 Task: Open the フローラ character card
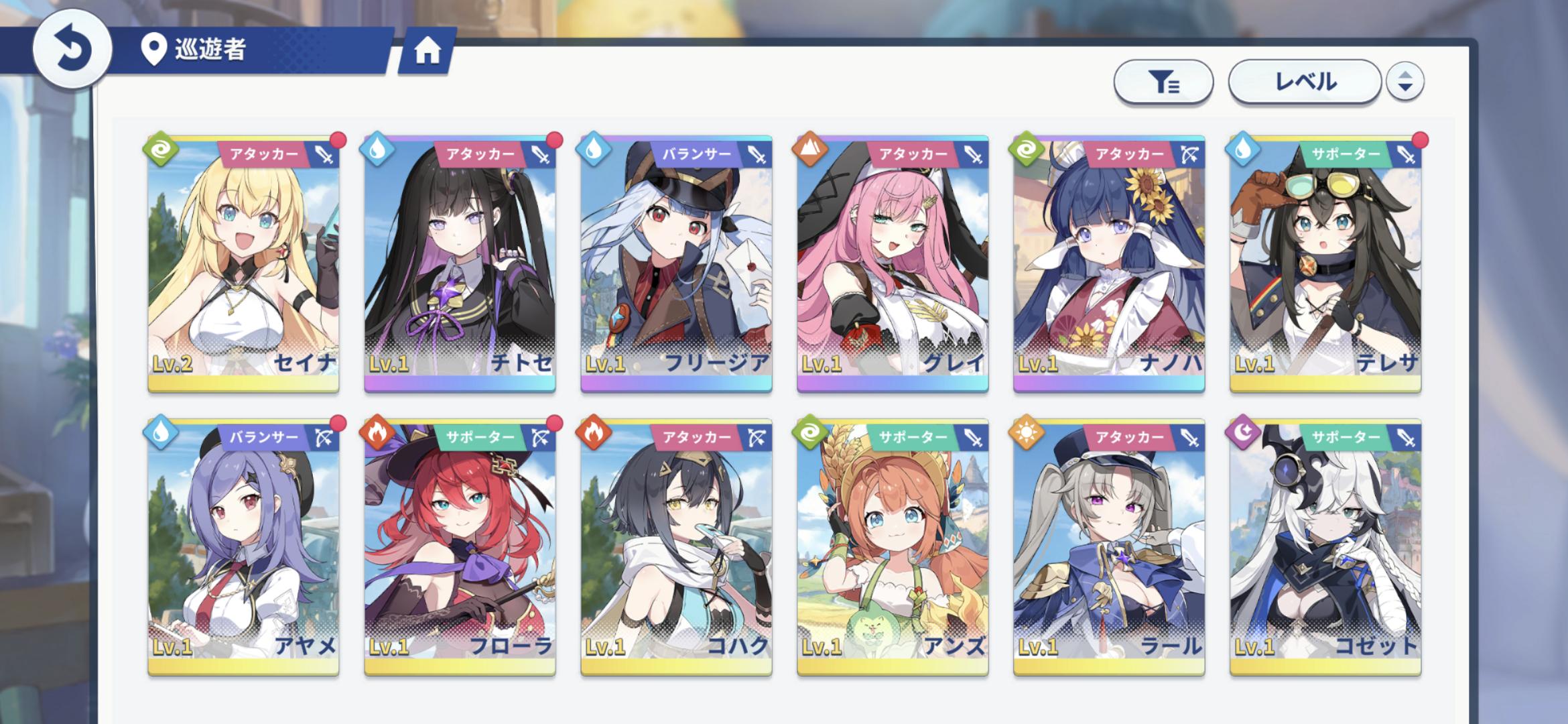click(460, 547)
